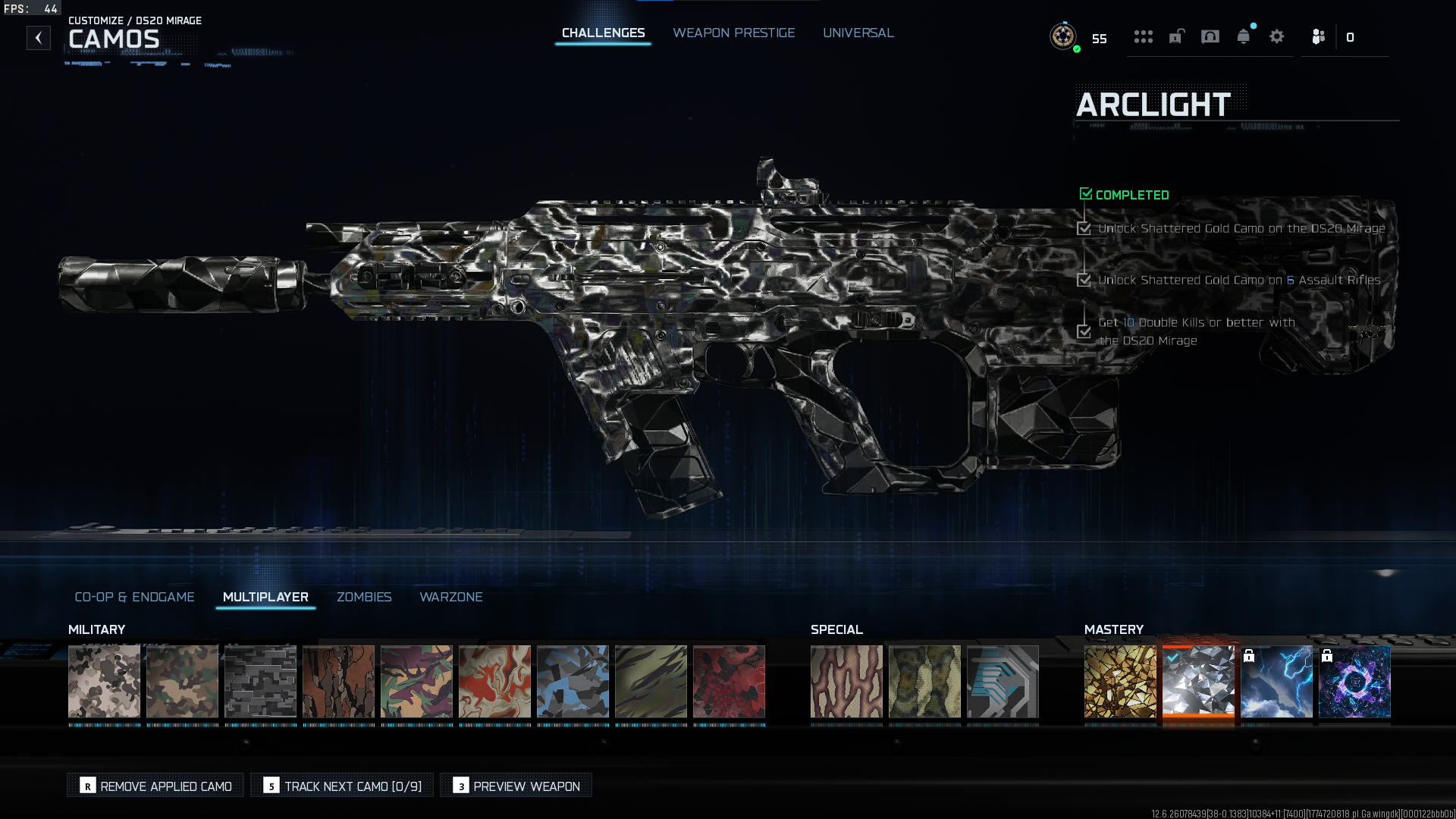Screen dimensions: 1456x819
Task: Switch to Co-op & Endgame camos
Action: click(x=134, y=597)
